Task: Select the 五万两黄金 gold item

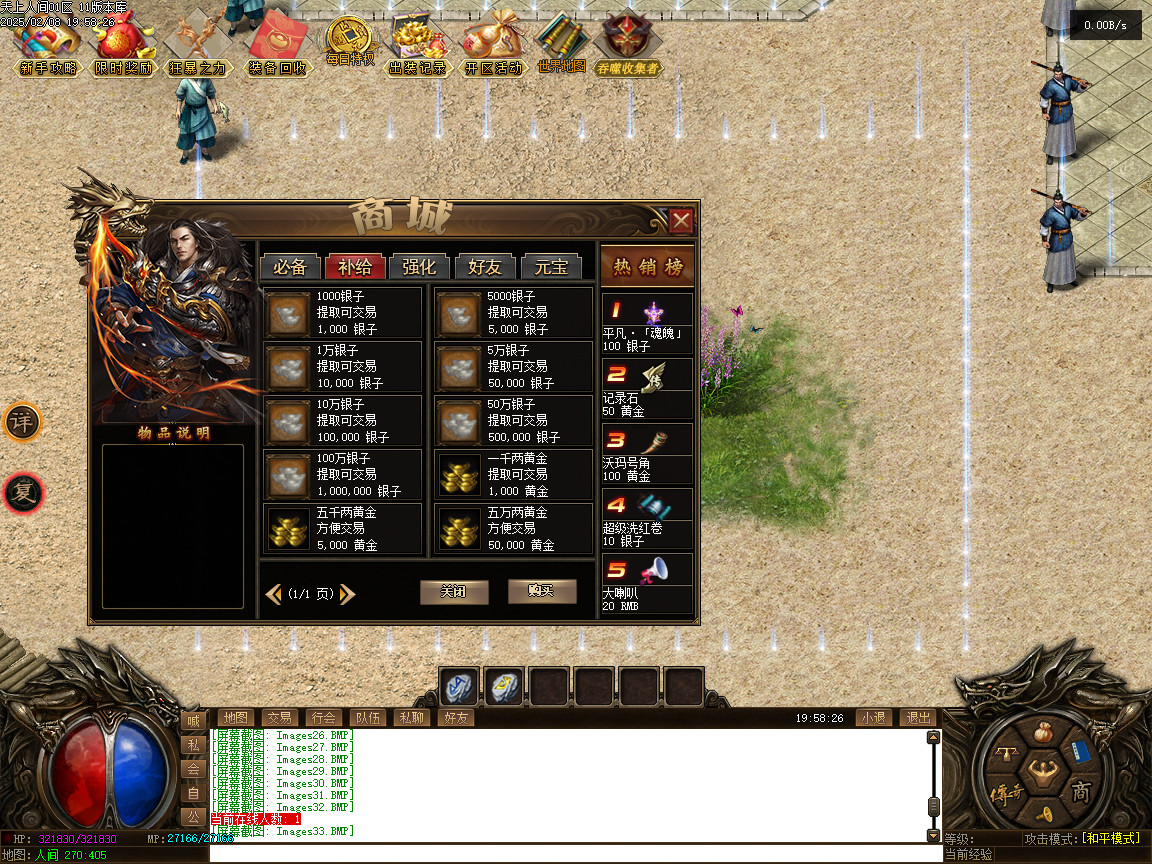Action: pos(513,529)
